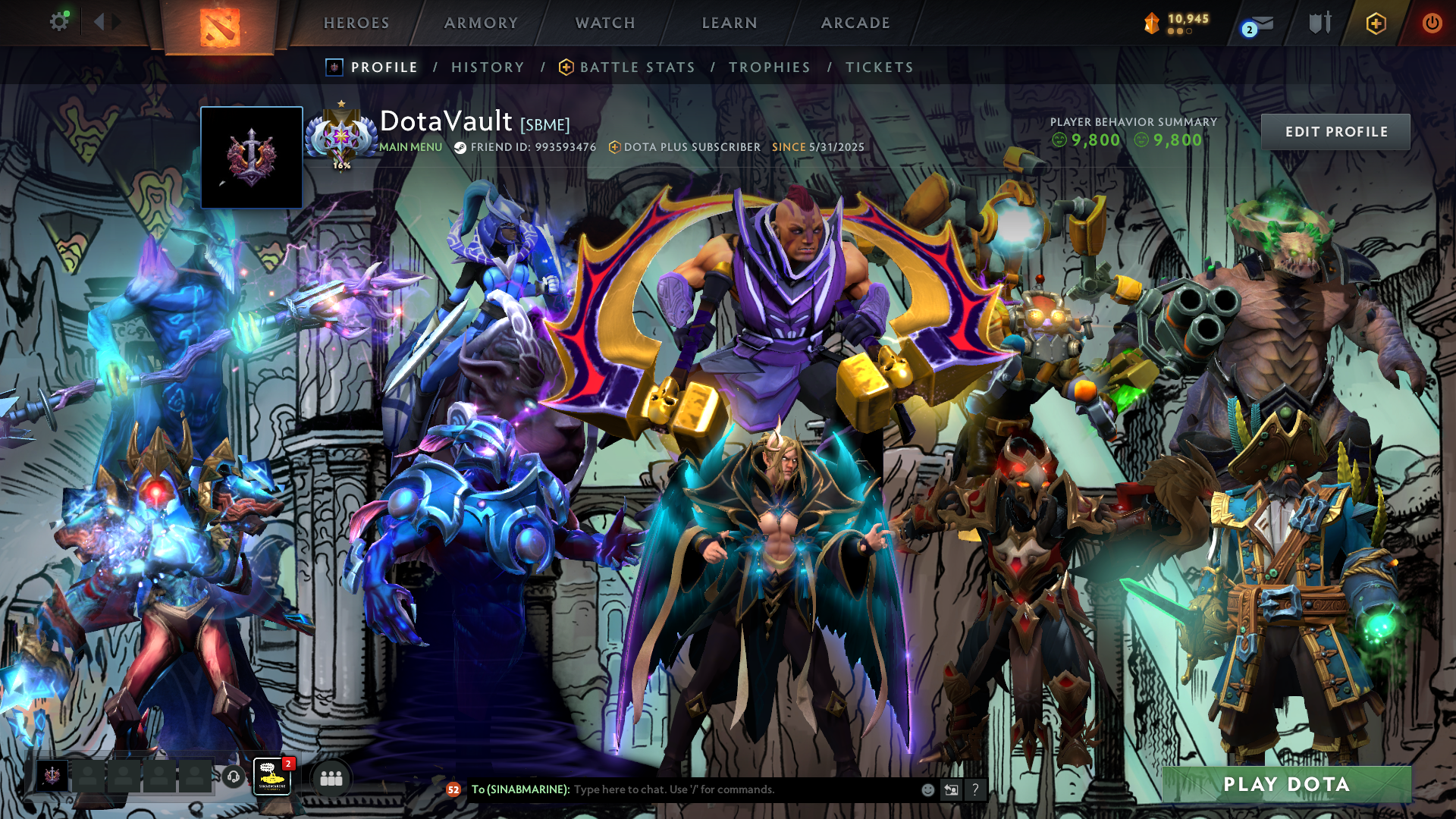Switch to the History tab
Screen dimensions: 1456x819
click(488, 67)
